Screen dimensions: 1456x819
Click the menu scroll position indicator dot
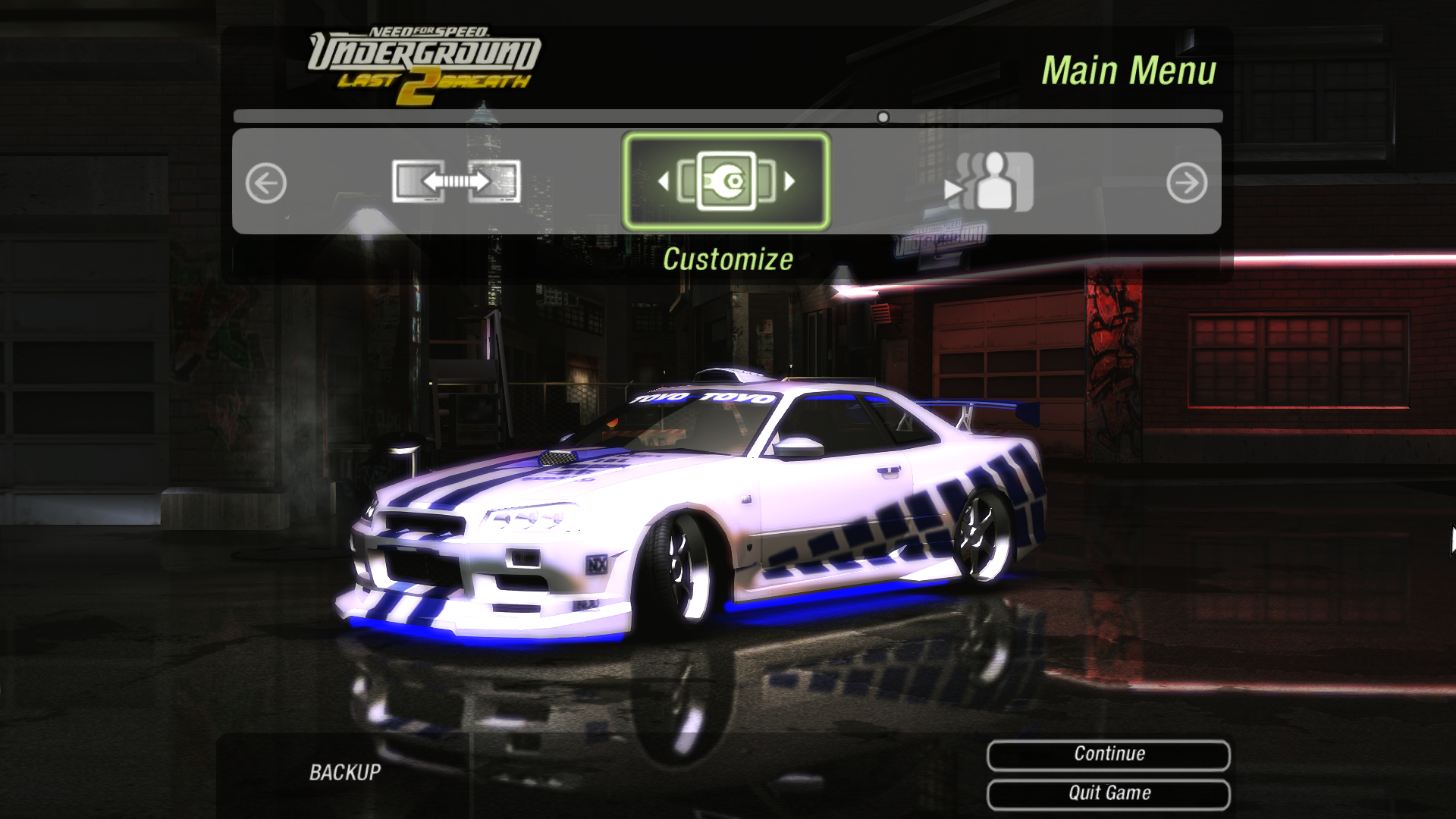[883, 117]
